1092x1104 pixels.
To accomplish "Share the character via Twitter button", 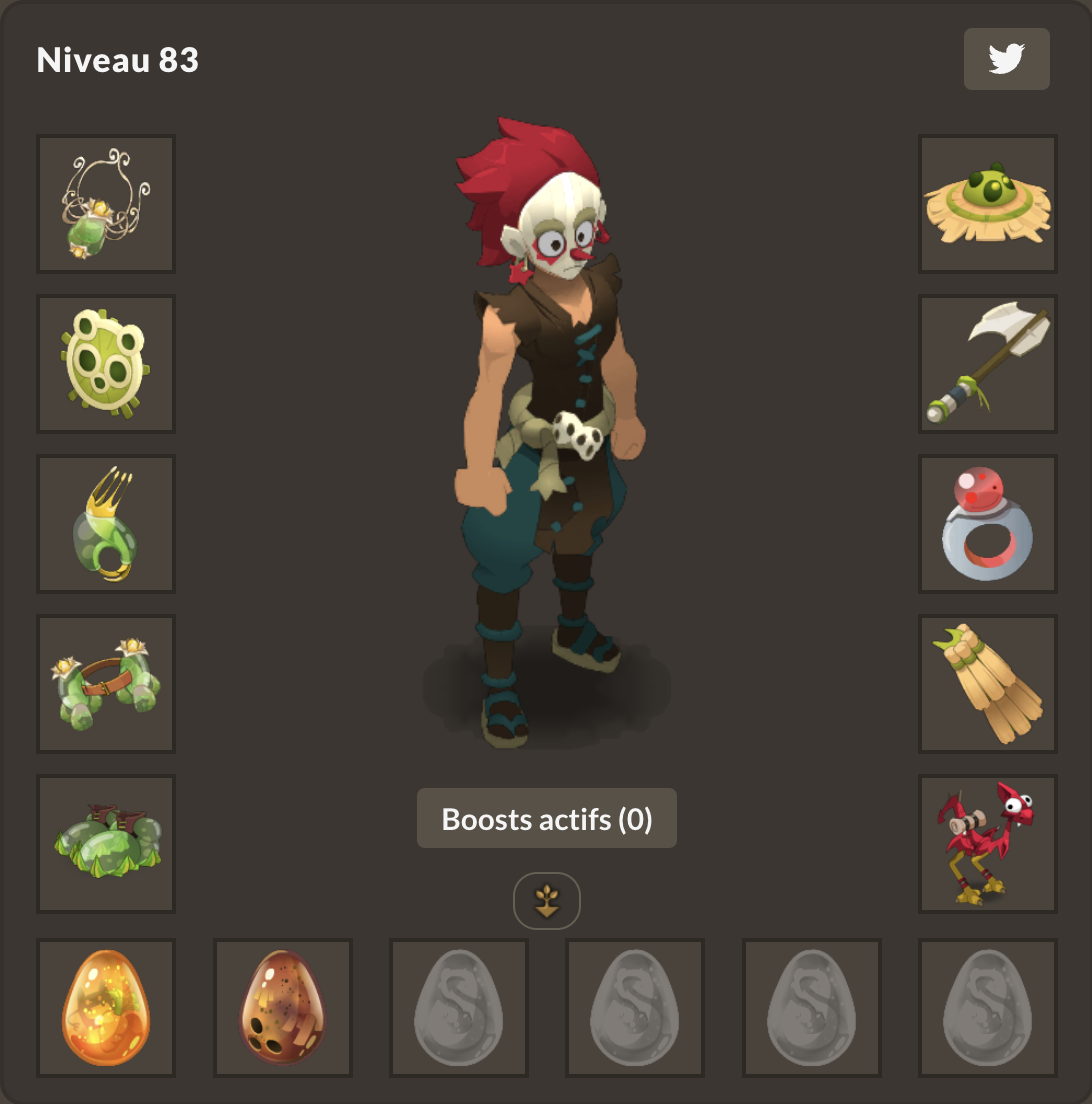I will [x=1006, y=59].
